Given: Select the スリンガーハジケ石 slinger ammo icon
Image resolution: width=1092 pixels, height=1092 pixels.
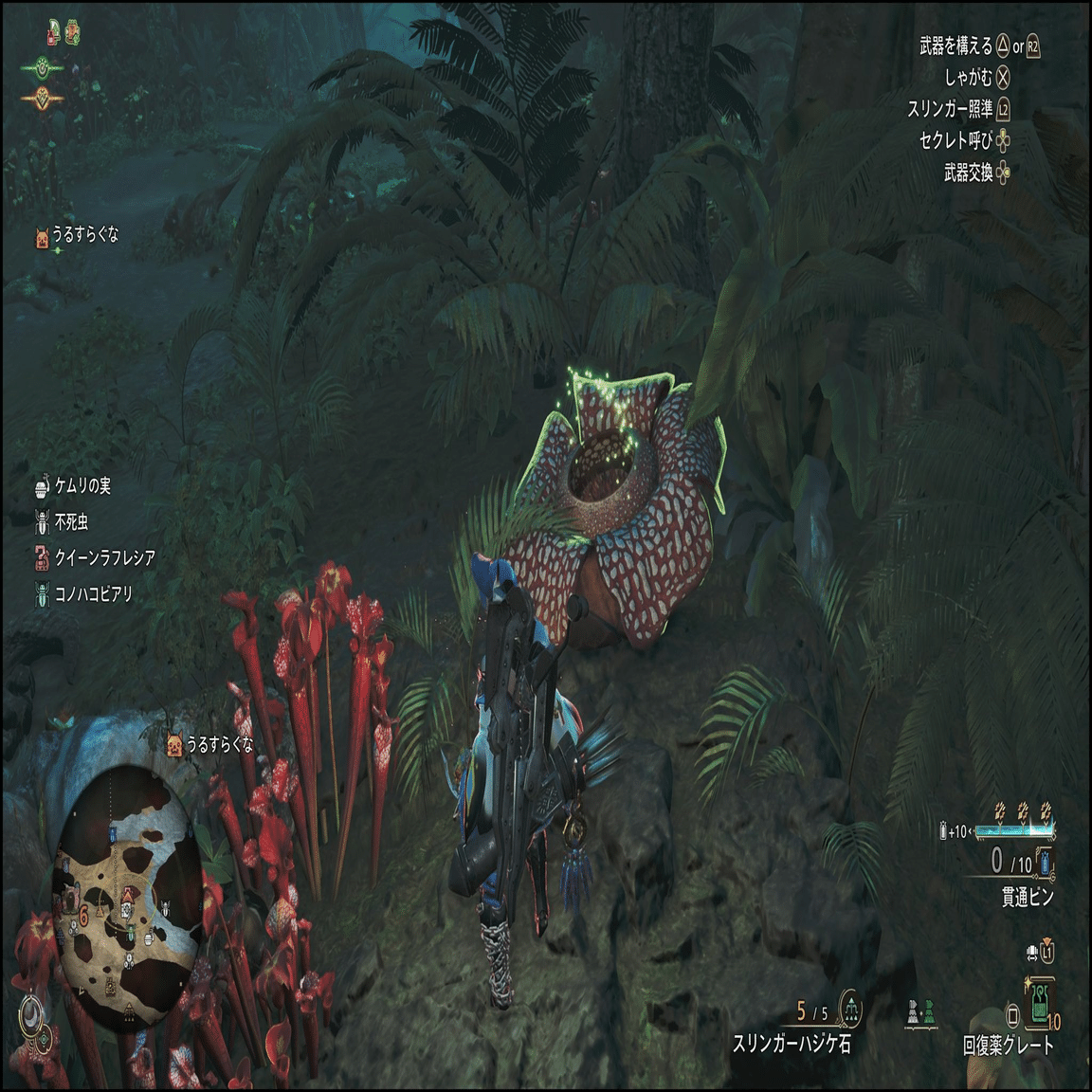Looking at the screenshot, I should 850,1011.
